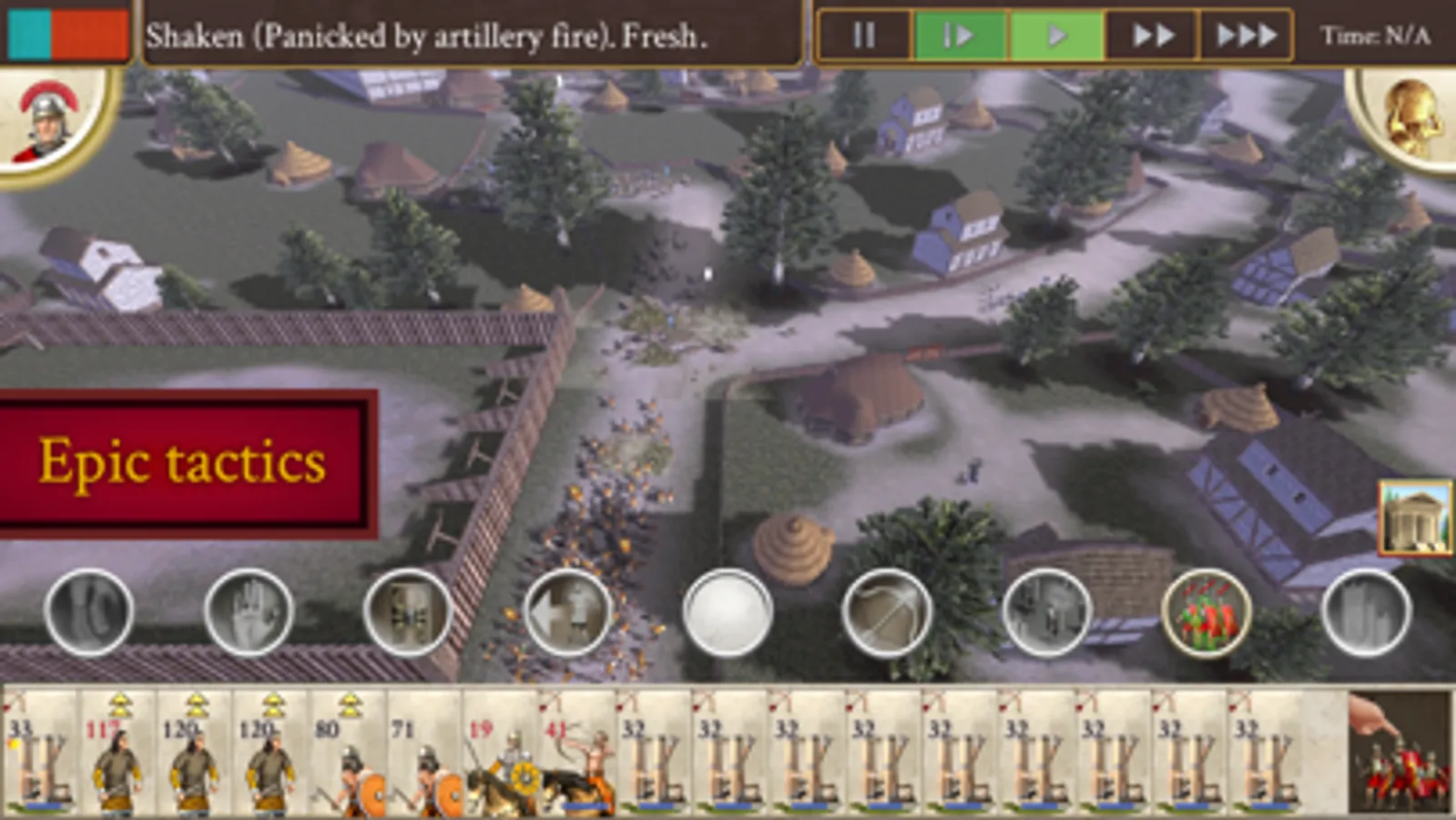
Task: Tap the pointing-finger soldiers selection button
Action: 1399,753
